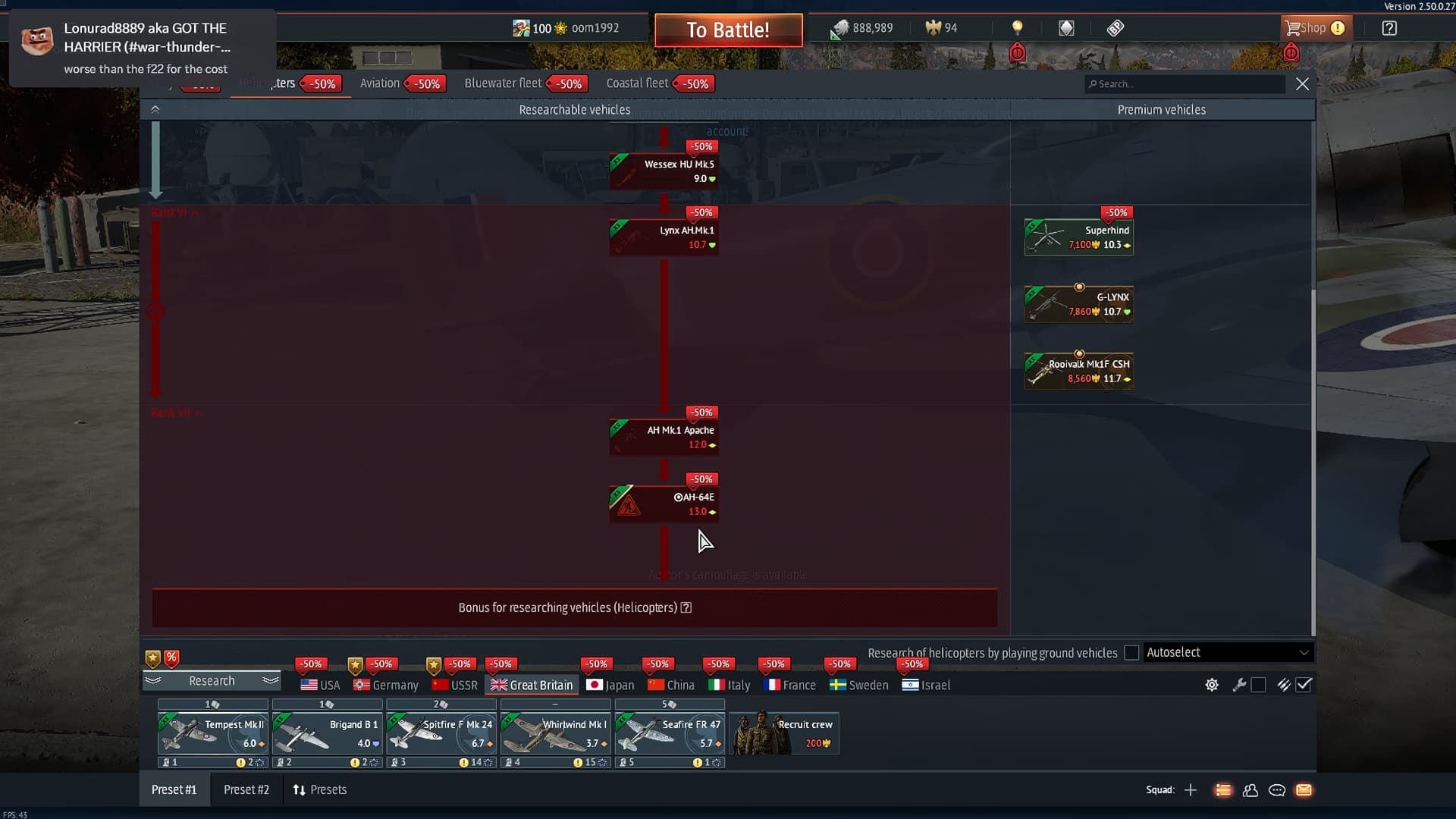This screenshot has height=819, width=1456.
Task: Click the wrench customization icon above crew slots
Action: pos(1240,685)
